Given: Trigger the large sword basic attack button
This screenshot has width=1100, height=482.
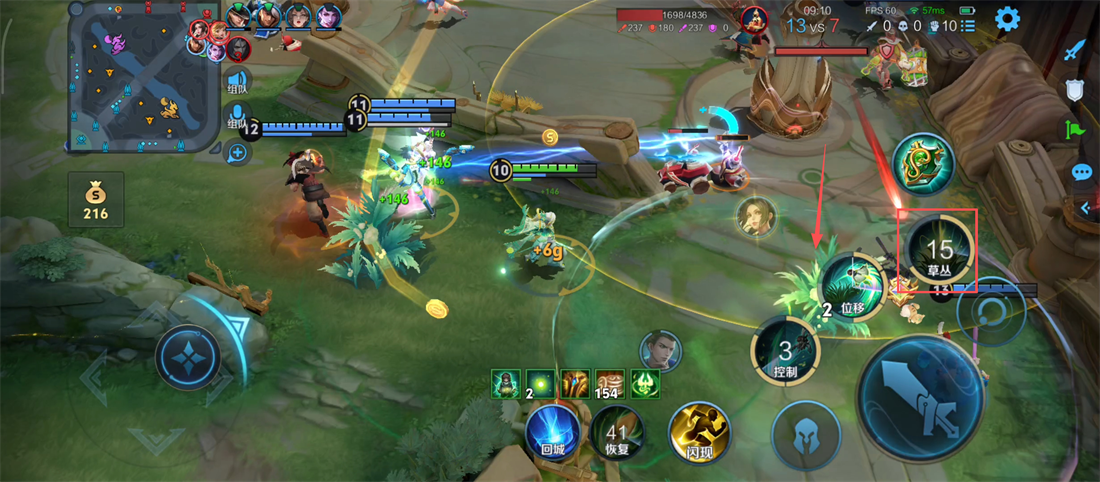Looking at the screenshot, I should pyautogui.click(x=920, y=396).
